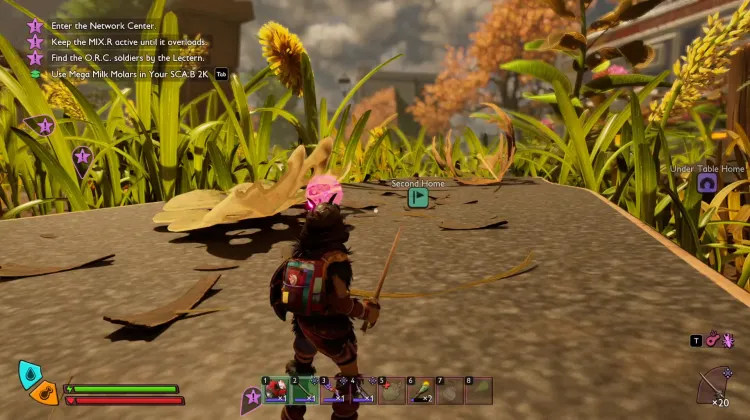The height and width of the screenshot is (420, 750).
Task: Equip the weapon in hotbar slot 3
Action: tap(334, 390)
